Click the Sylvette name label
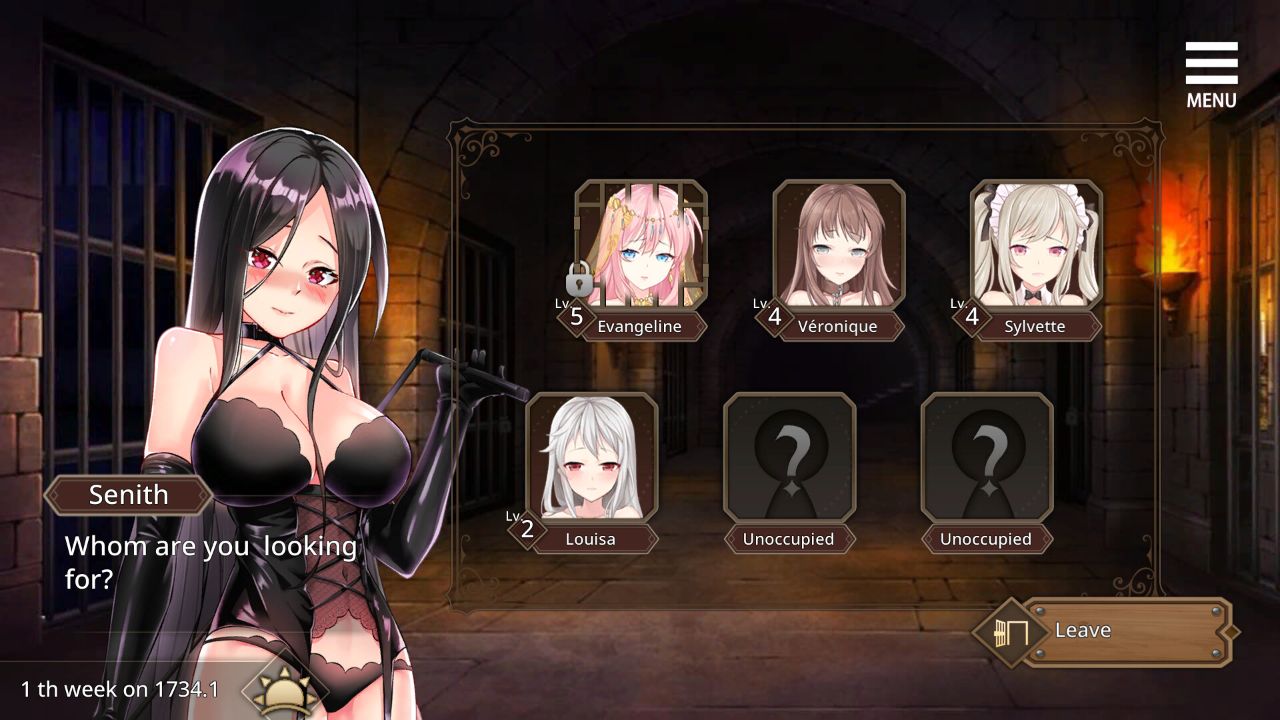This screenshot has height=720, width=1280. pos(1035,326)
